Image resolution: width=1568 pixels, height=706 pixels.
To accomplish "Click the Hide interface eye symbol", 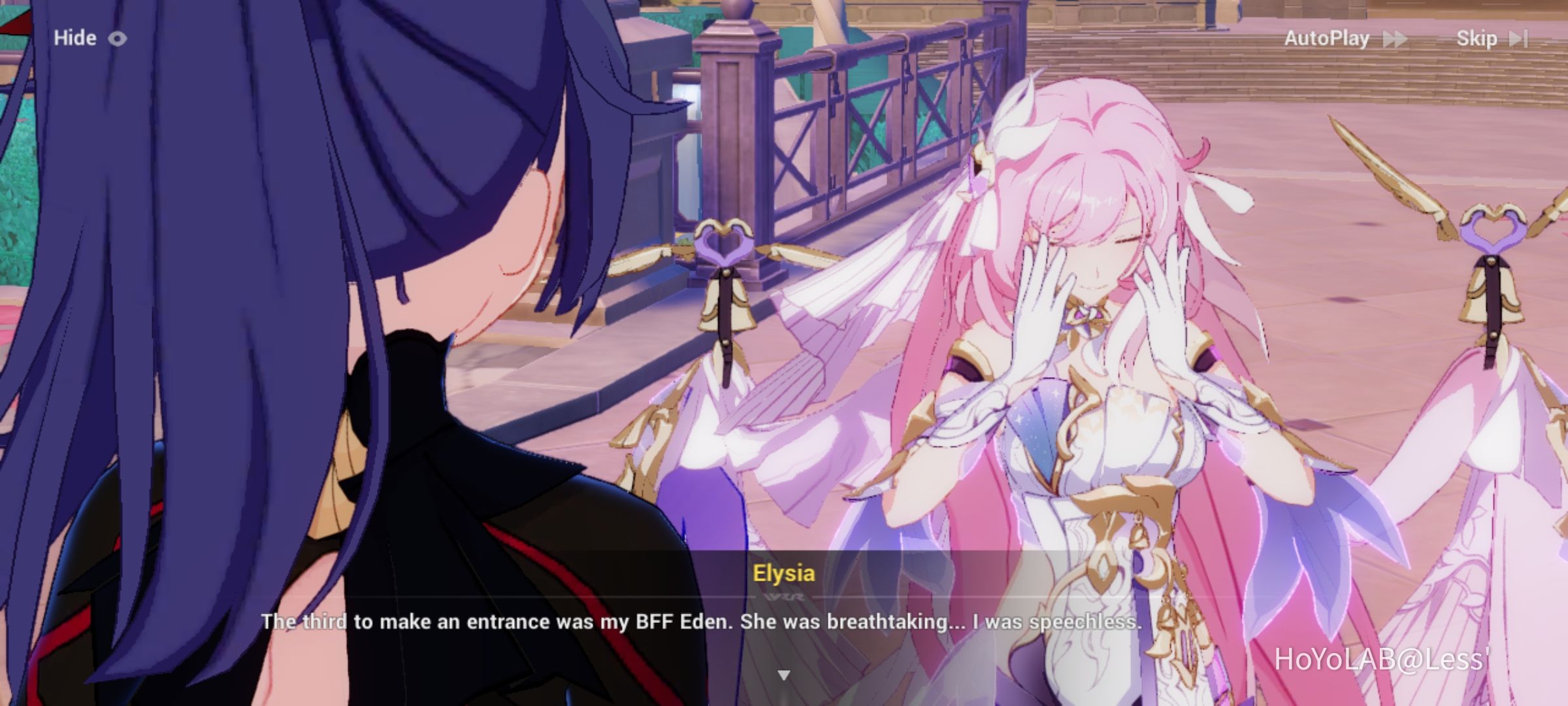I will coord(116,39).
